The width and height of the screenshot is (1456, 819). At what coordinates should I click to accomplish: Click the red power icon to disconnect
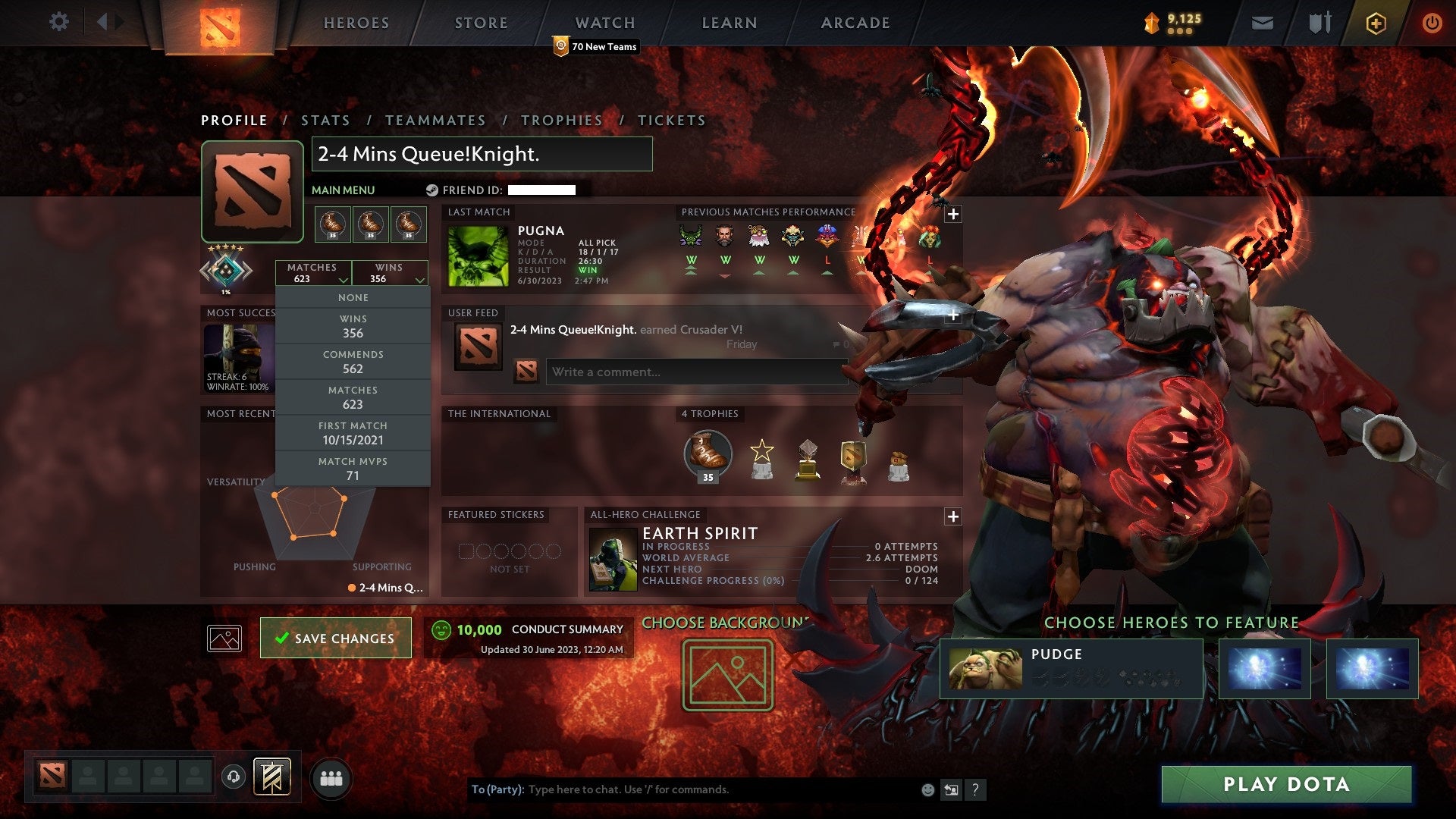(1433, 23)
